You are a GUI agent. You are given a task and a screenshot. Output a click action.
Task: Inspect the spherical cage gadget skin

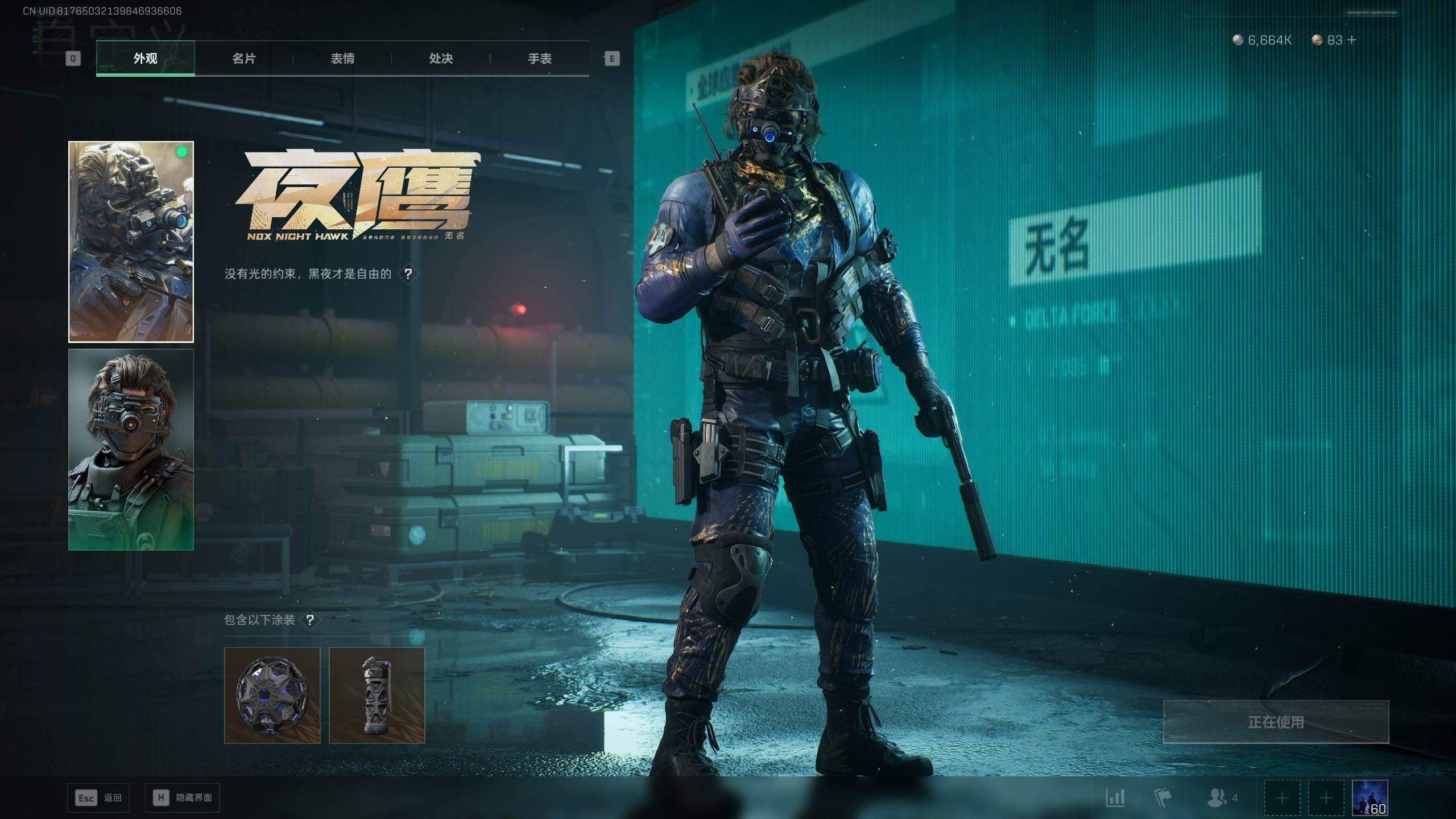[272, 695]
